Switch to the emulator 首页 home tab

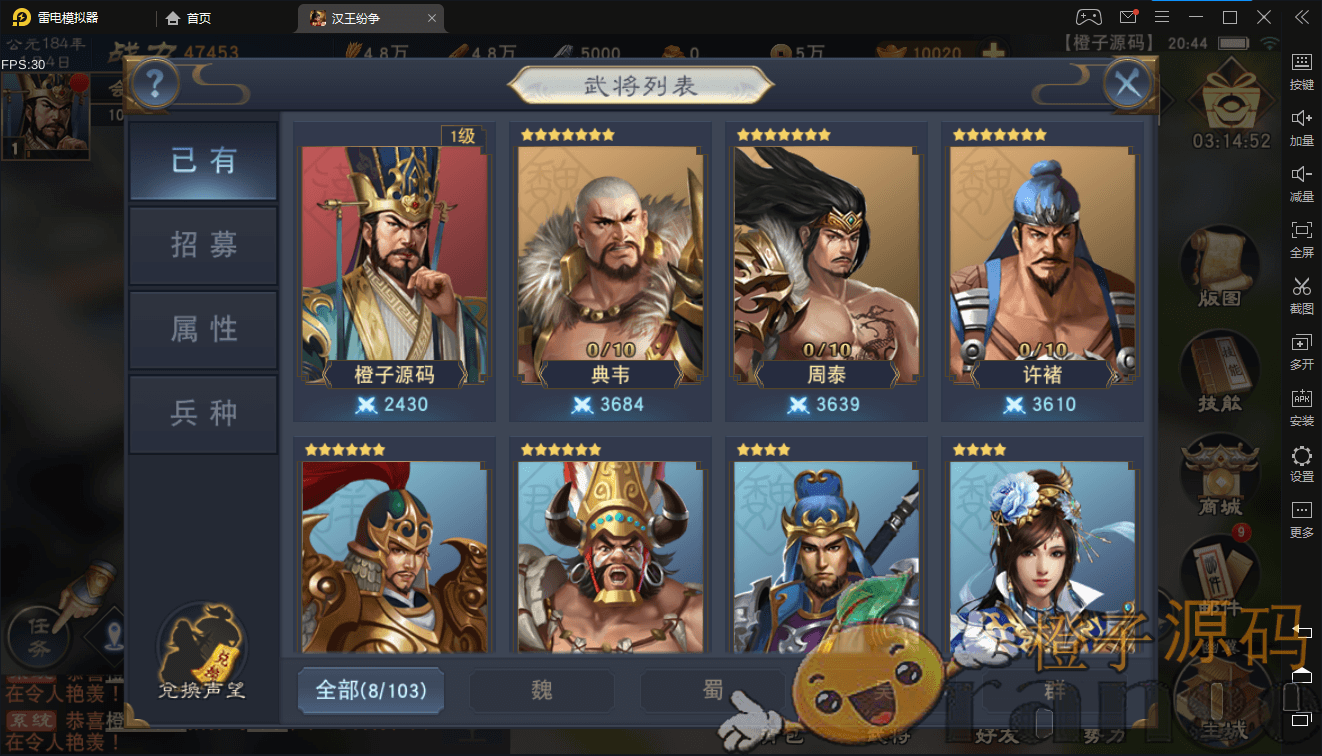(x=189, y=18)
